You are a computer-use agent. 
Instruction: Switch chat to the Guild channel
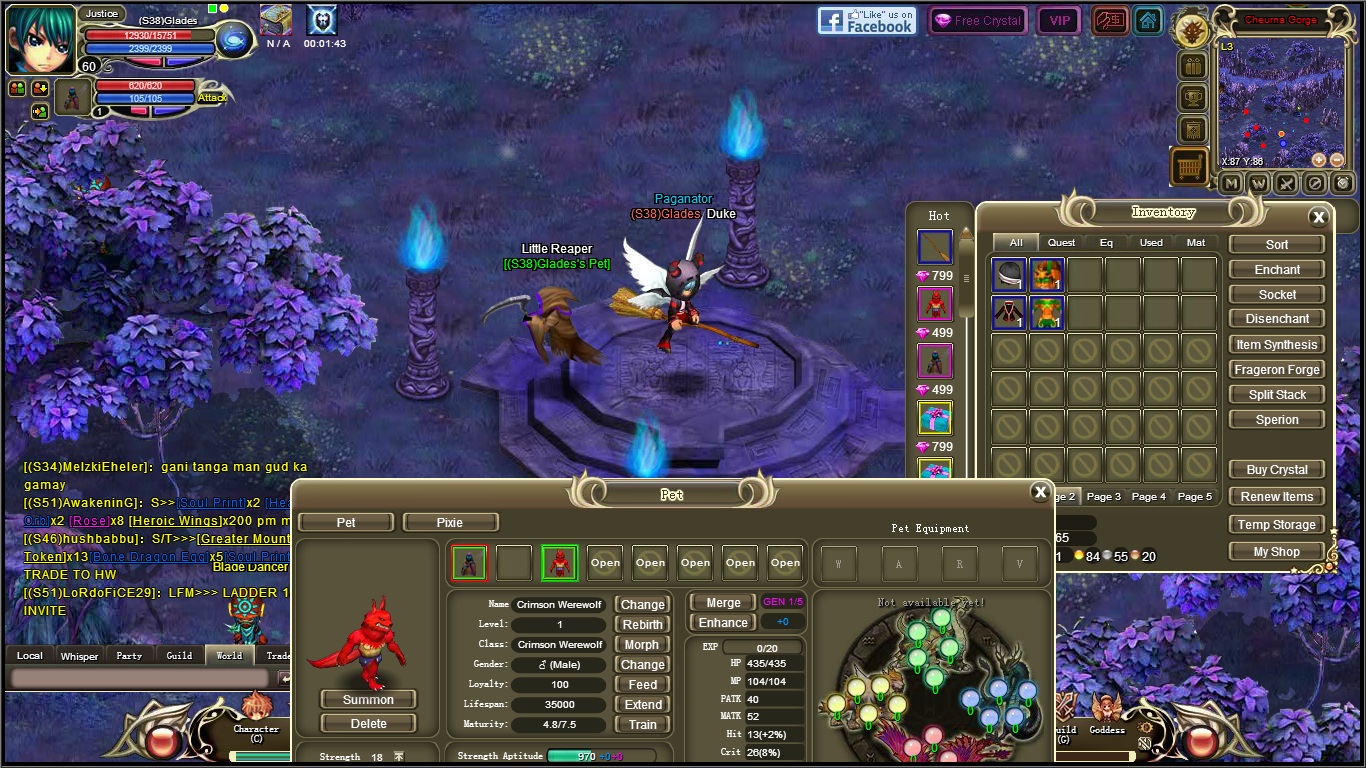(179, 656)
